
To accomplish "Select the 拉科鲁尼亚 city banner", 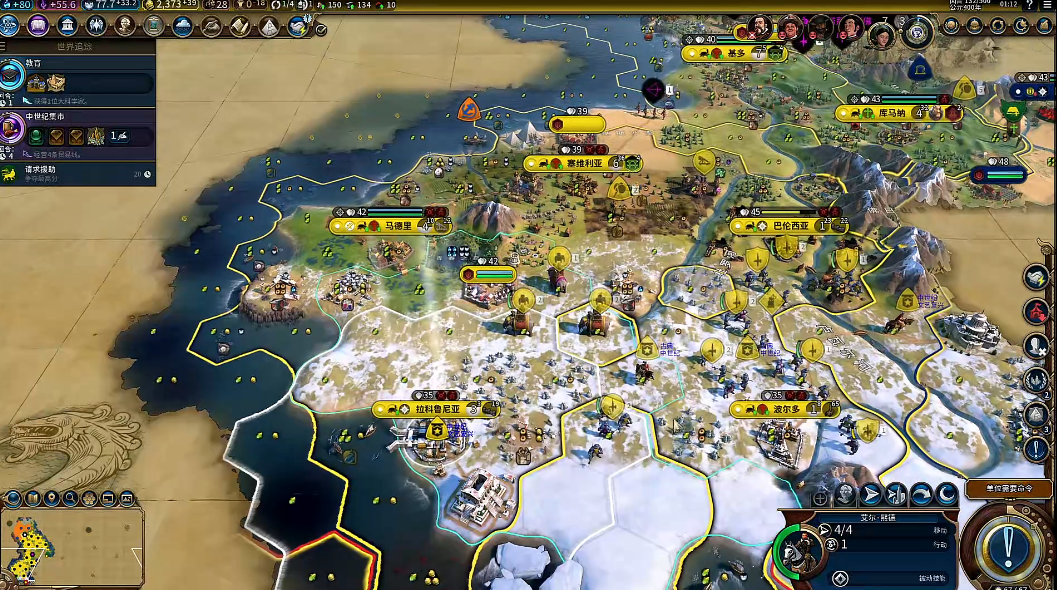I will click(x=437, y=409).
